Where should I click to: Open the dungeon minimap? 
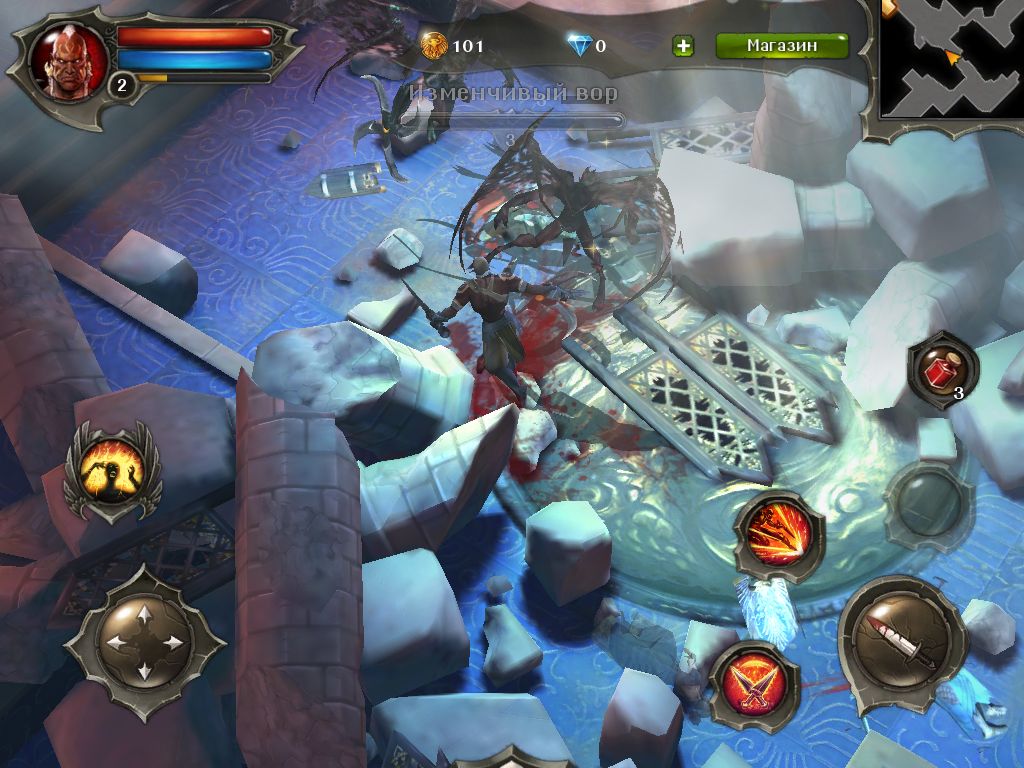952,58
